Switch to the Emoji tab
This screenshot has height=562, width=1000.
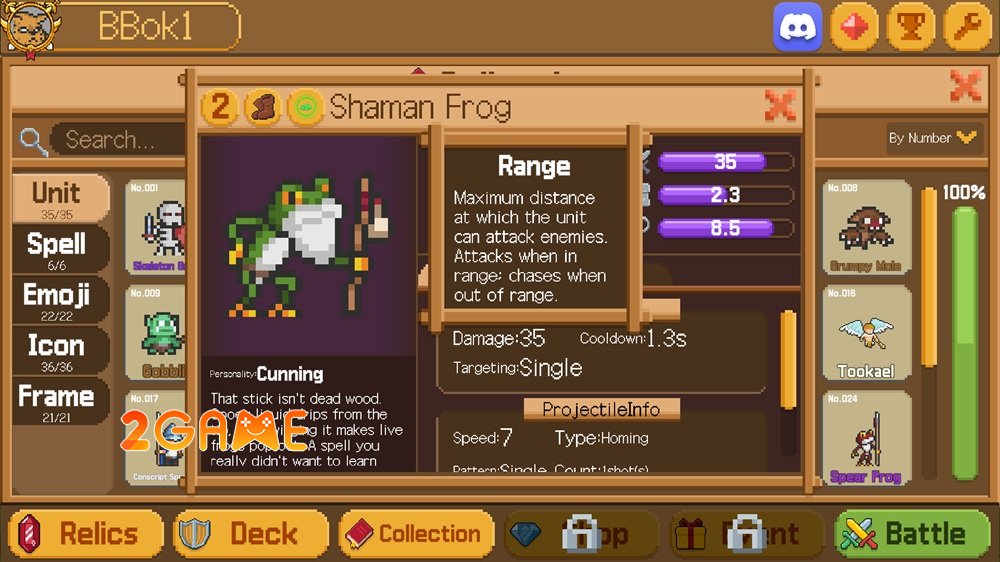point(58,299)
